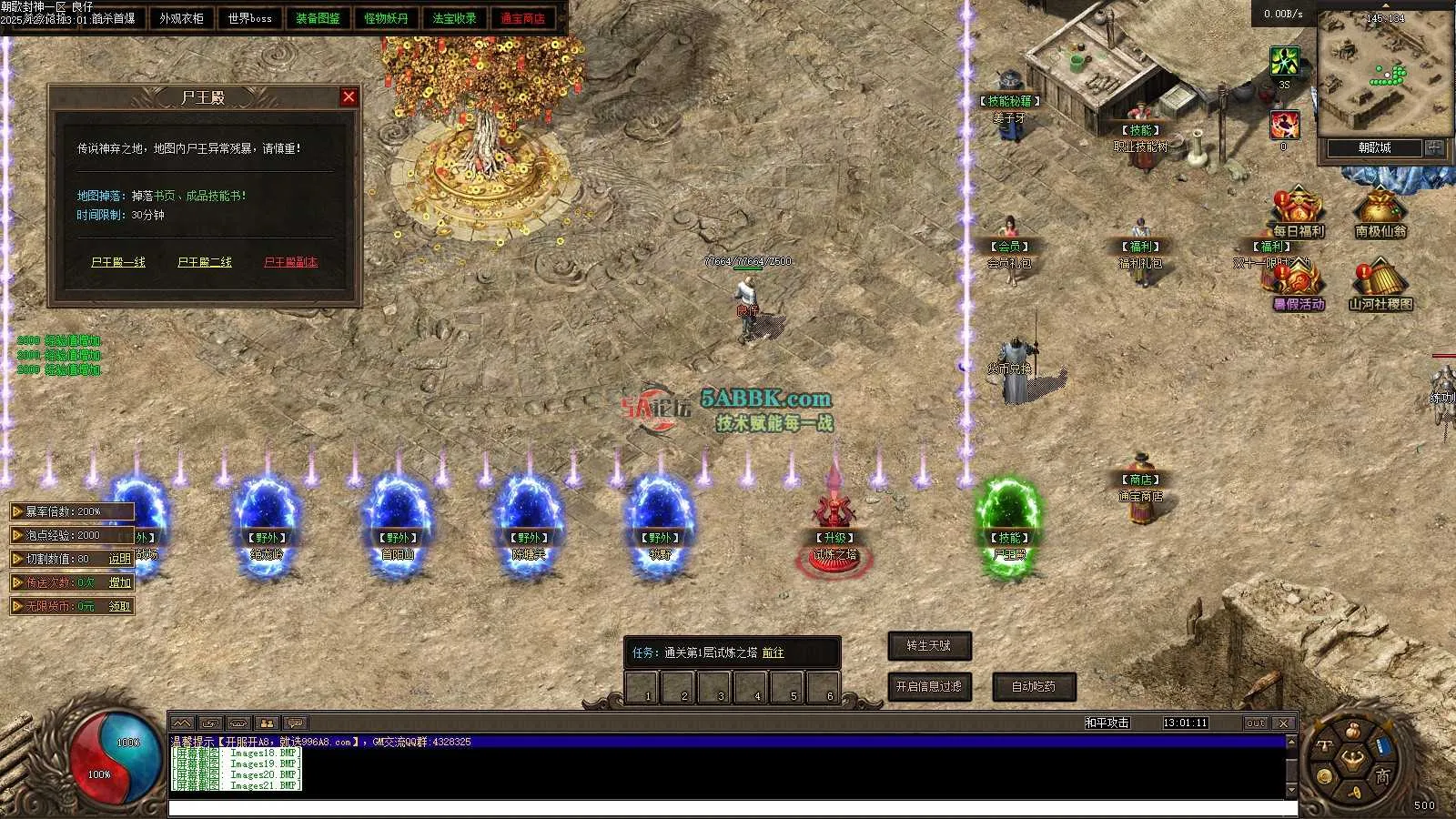Image resolution: width=1456 pixels, height=819 pixels.
Task: Switch the 和平攻击 attack mode
Action: coord(1107,723)
